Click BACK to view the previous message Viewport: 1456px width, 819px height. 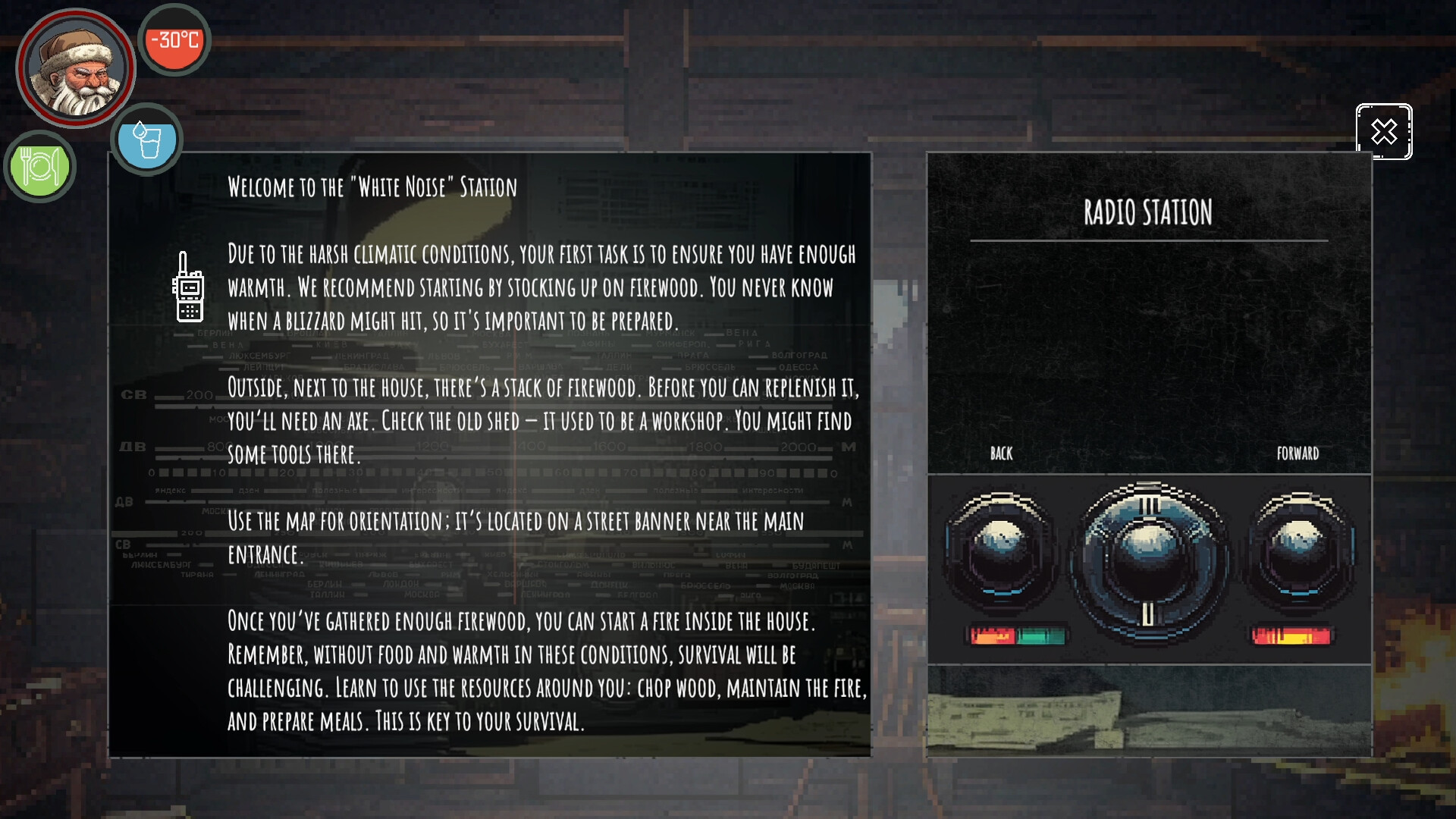1001,453
